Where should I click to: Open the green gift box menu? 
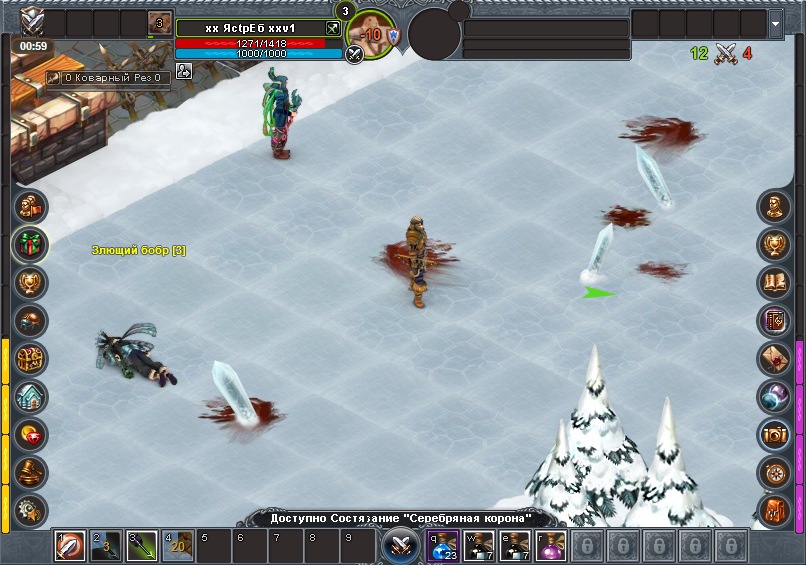31,243
